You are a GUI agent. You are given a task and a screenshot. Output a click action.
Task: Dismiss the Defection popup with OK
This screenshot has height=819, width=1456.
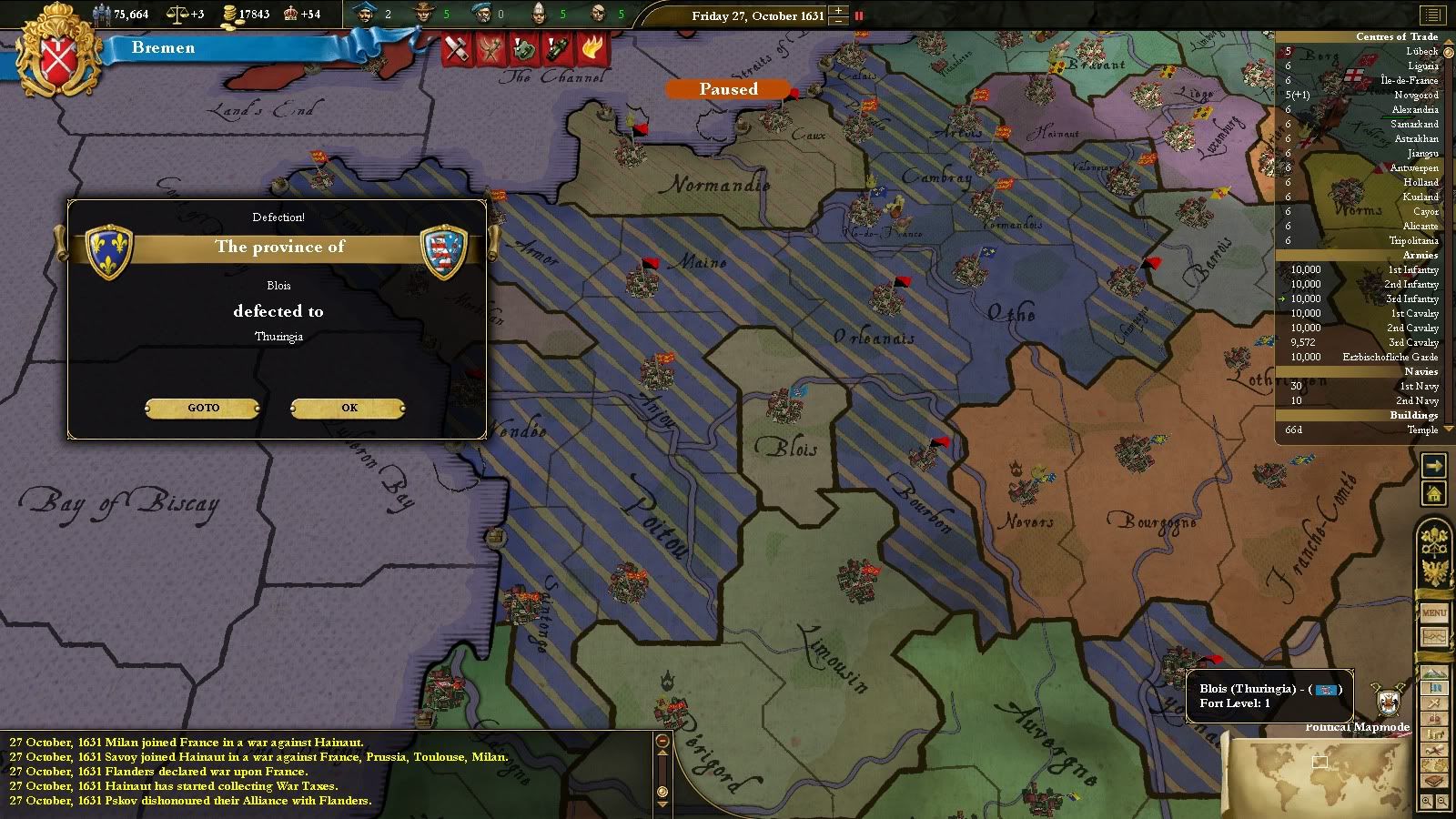349,408
